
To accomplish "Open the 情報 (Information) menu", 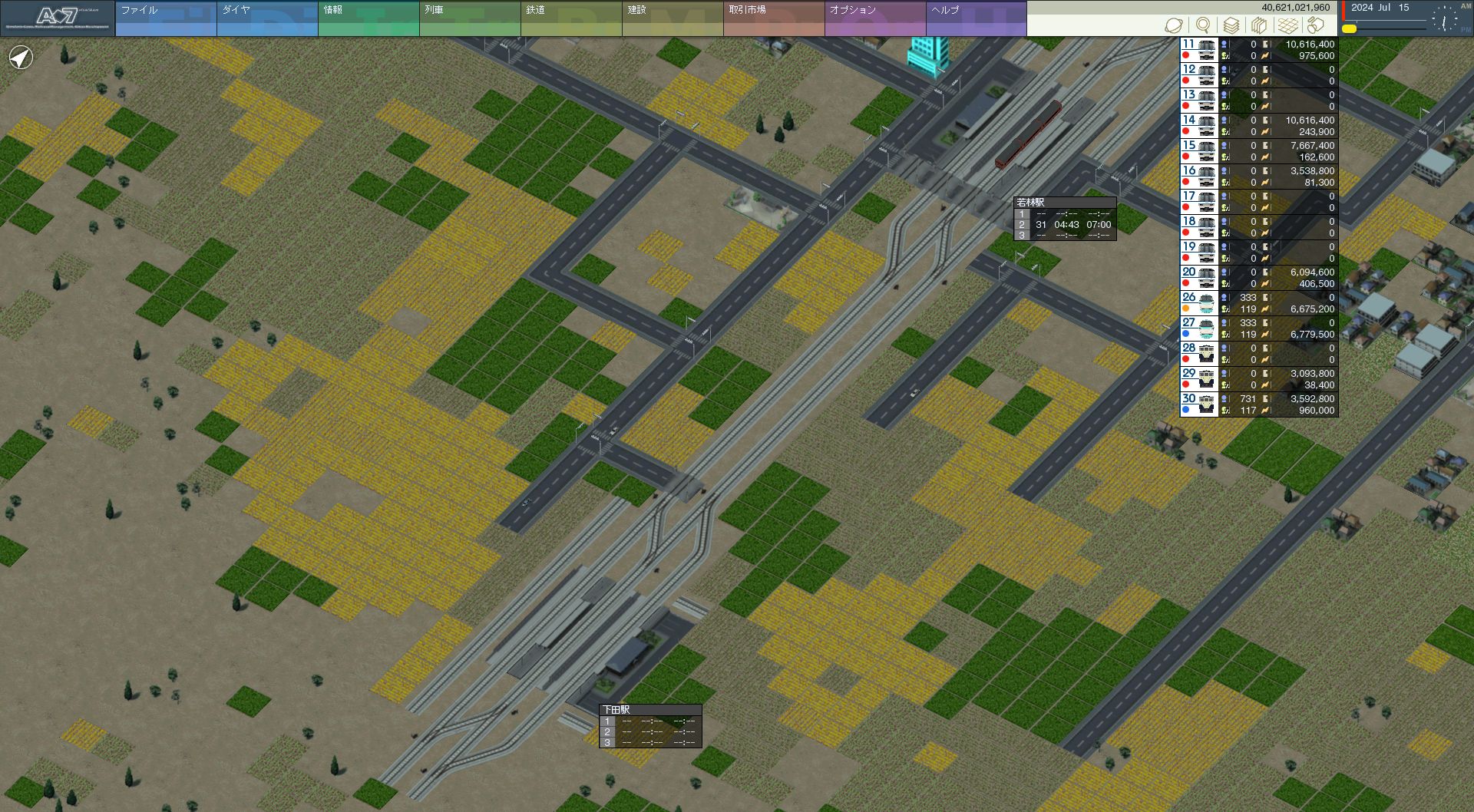I will (368, 18).
